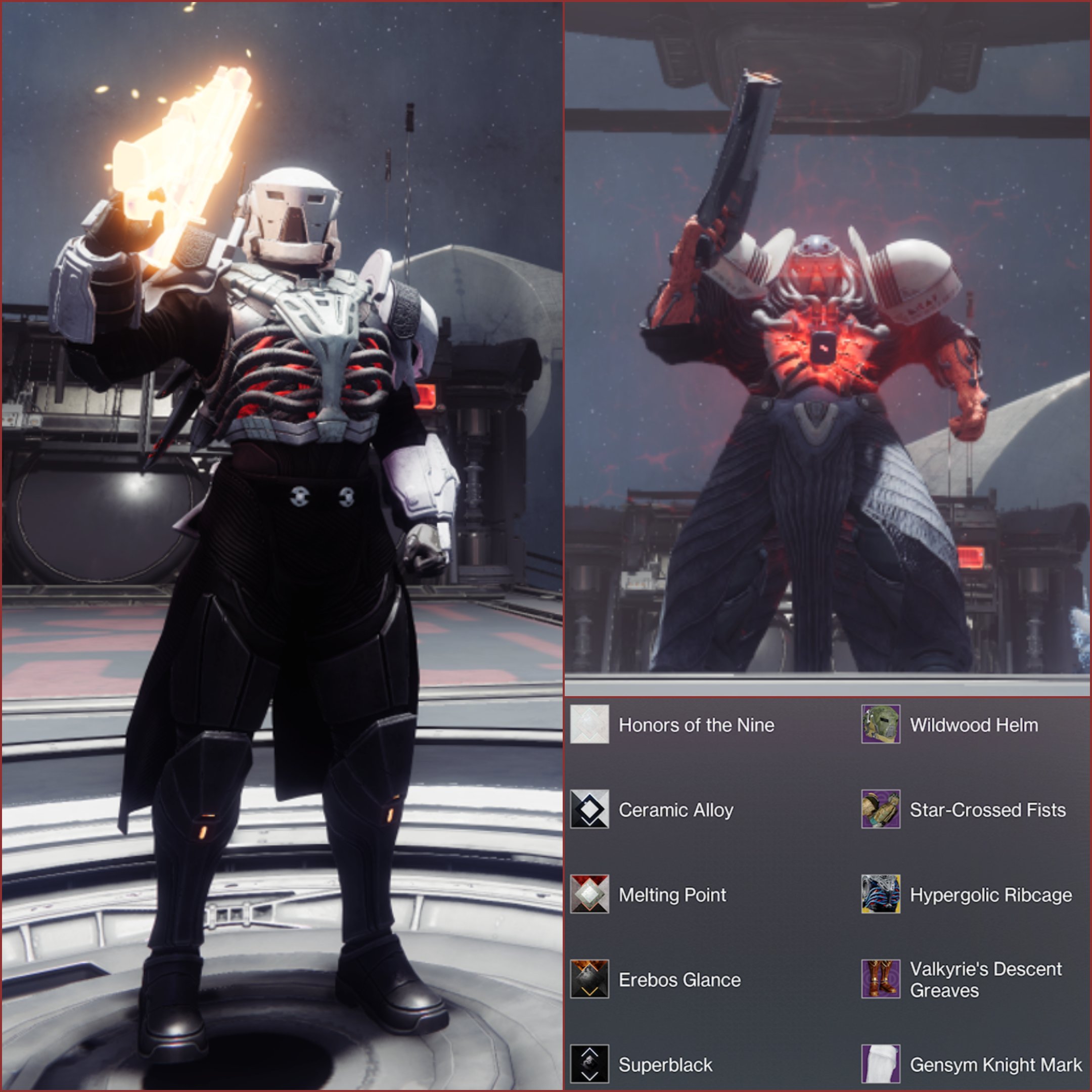Image resolution: width=1092 pixels, height=1092 pixels.
Task: Choose the Superblack shader
Action: [x=589, y=1064]
